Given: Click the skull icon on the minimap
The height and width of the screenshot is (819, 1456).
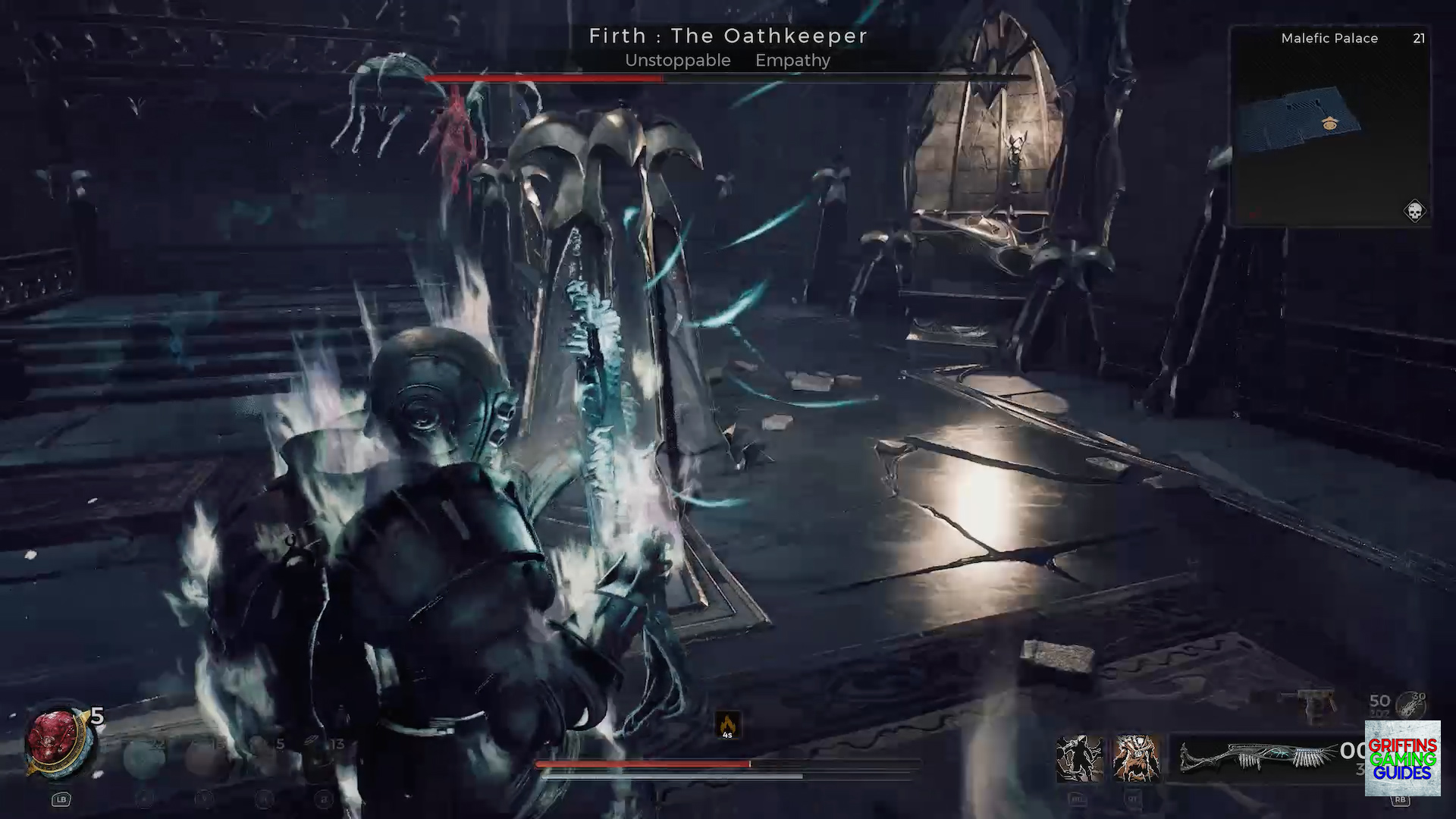Looking at the screenshot, I should pyautogui.click(x=1413, y=211).
